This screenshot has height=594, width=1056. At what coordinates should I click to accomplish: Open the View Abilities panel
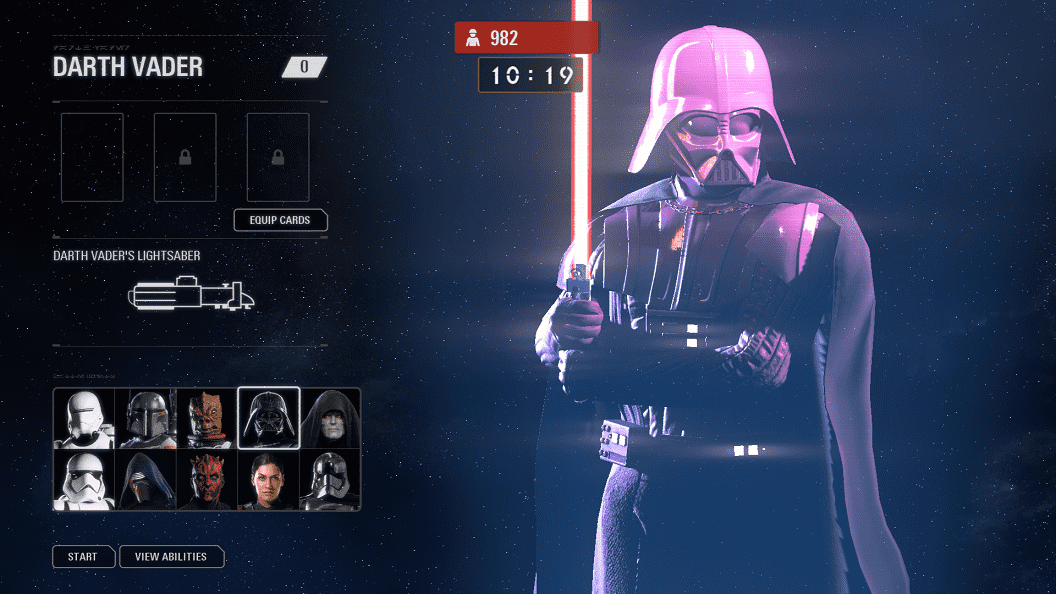click(x=171, y=557)
